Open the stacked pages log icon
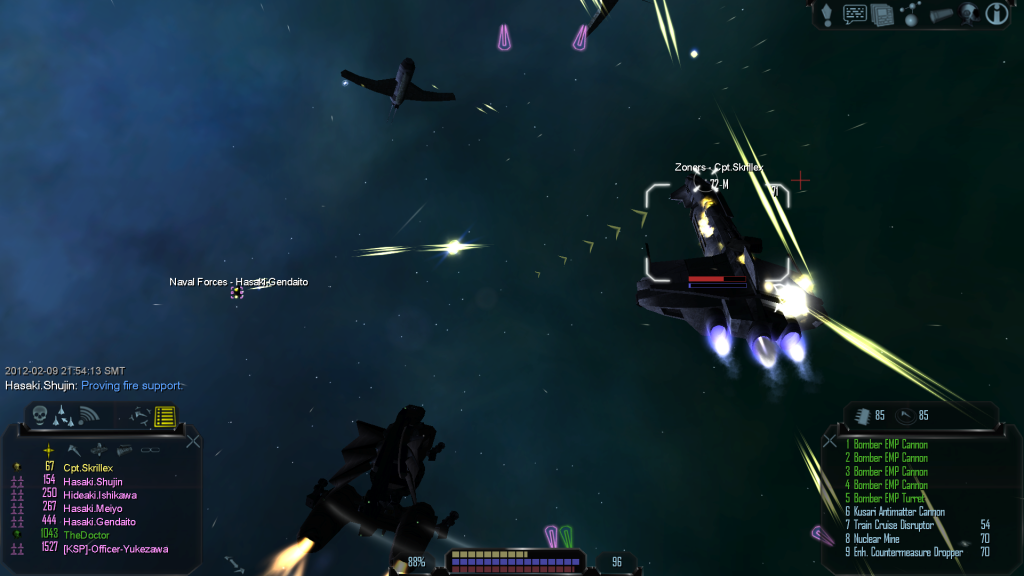This screenshot has height=576, width=1024. point(881,14)
